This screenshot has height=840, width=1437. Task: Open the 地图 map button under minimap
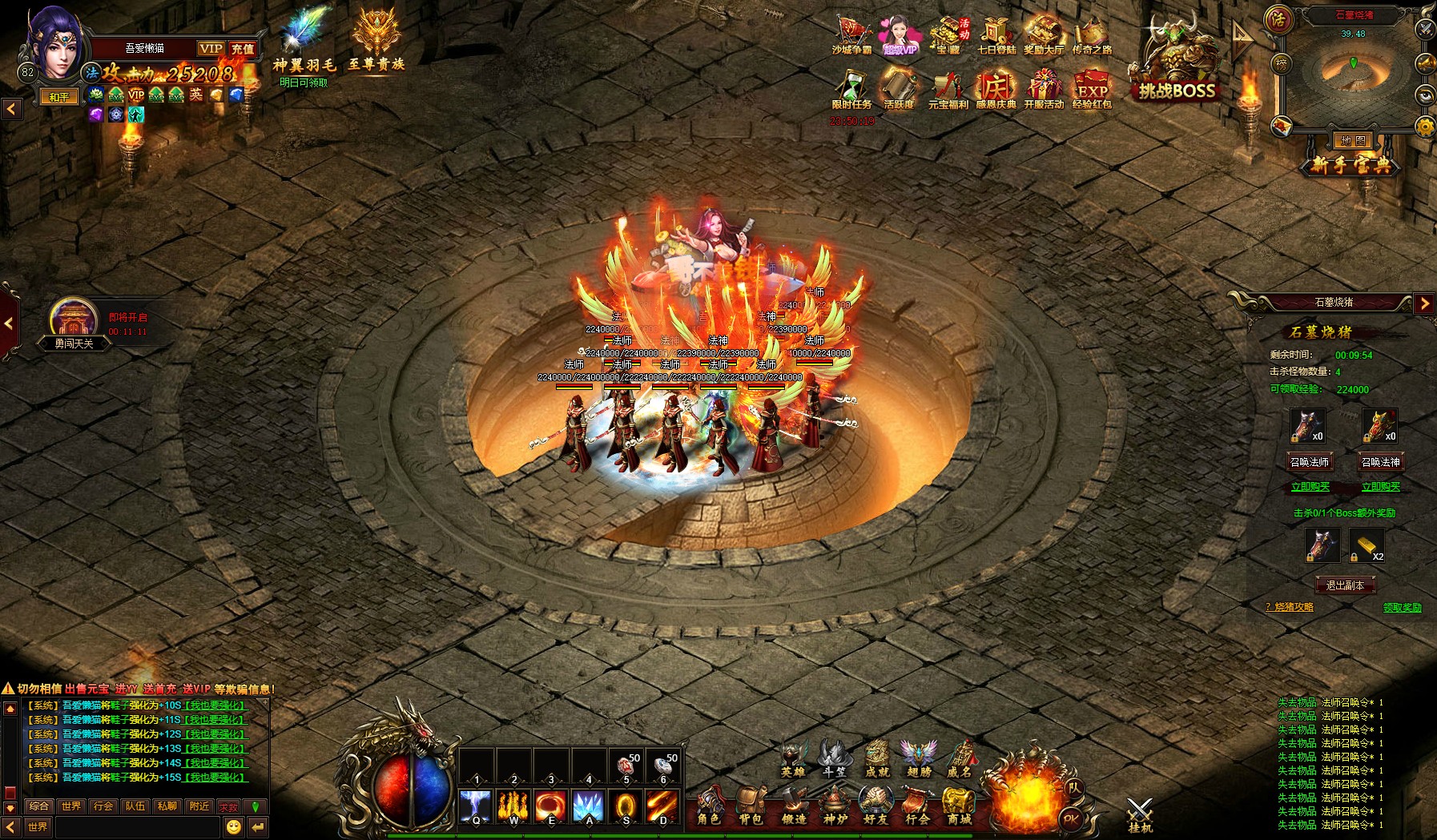(1353, 141)
